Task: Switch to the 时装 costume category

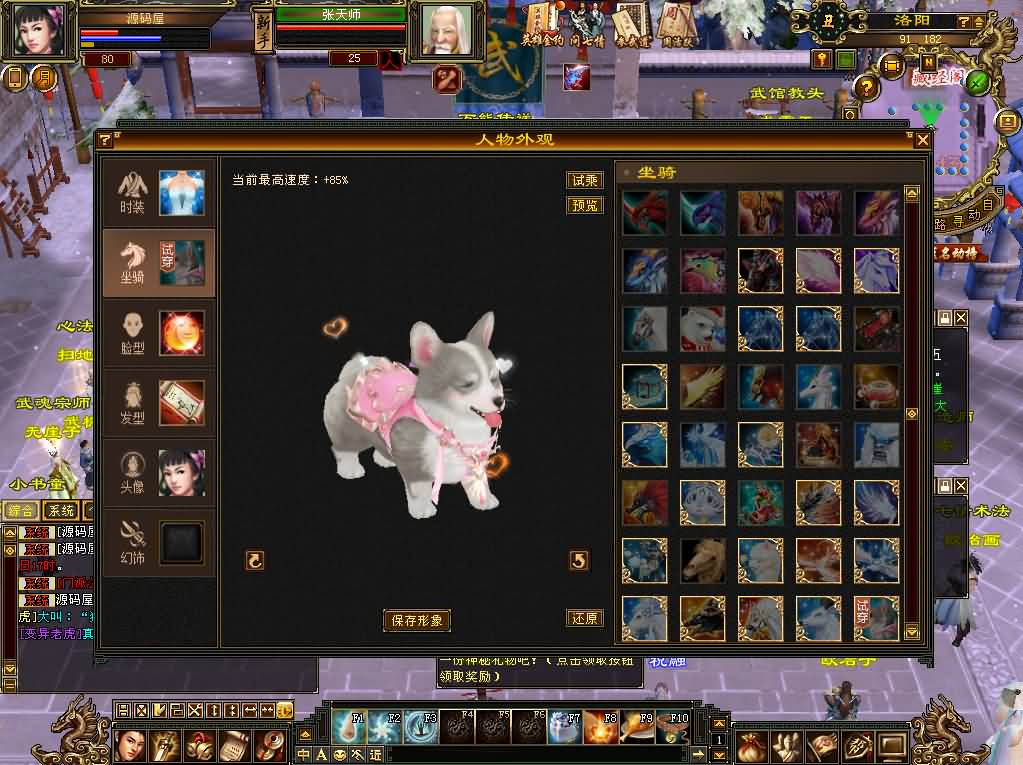Action: [x=159, y=194]
